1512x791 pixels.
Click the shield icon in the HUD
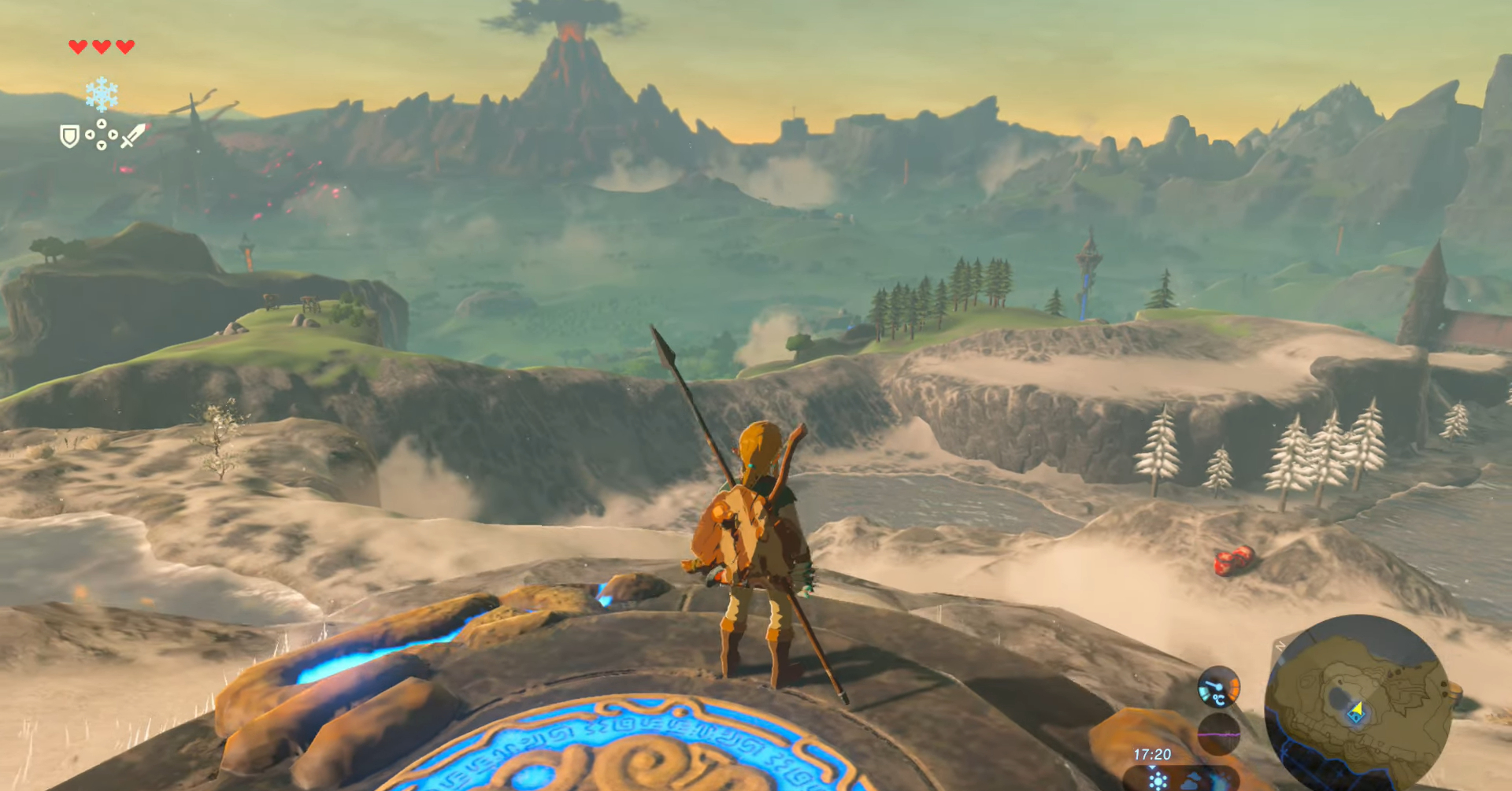[69, 137]
